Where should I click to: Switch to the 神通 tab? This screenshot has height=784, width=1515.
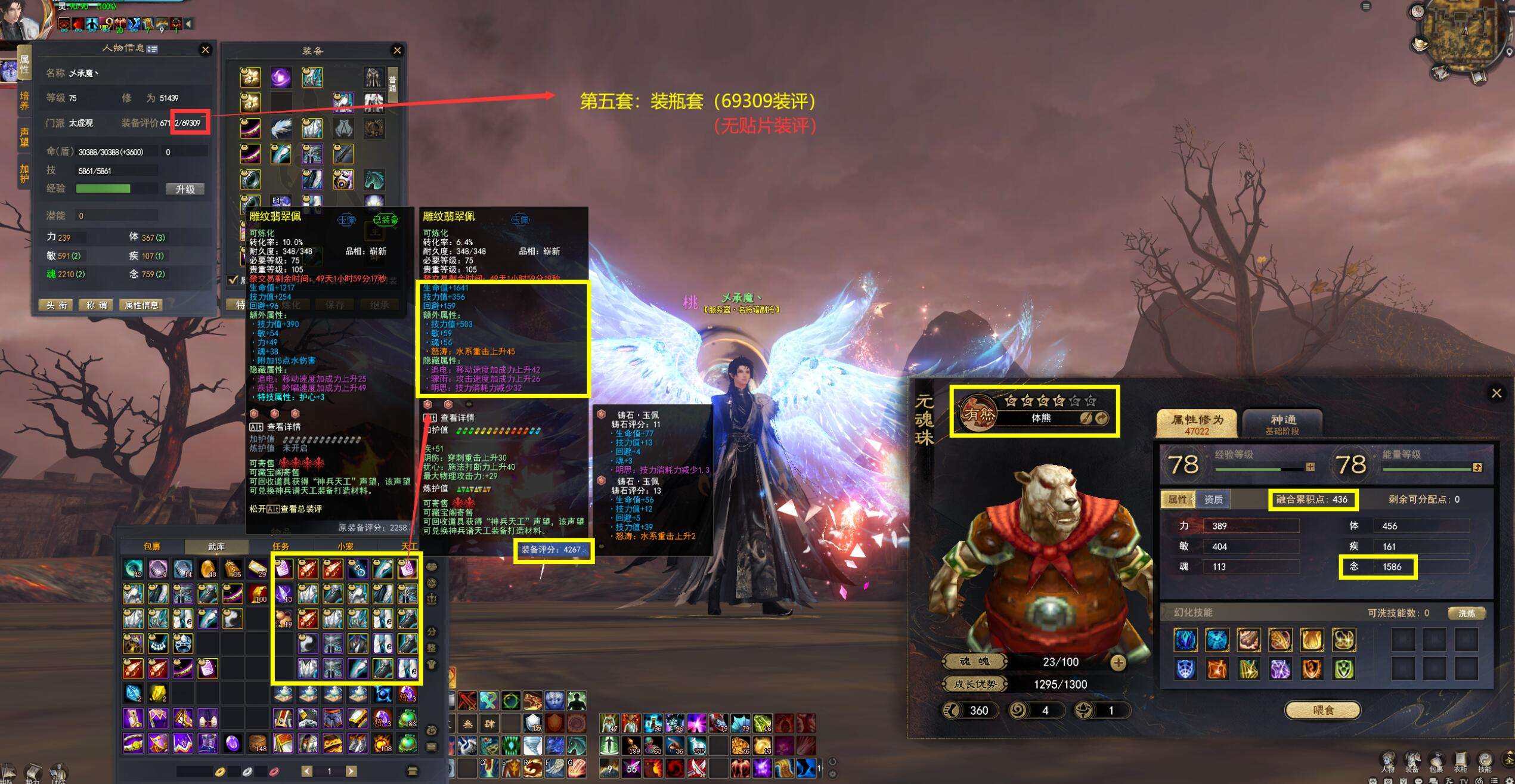1282,423
